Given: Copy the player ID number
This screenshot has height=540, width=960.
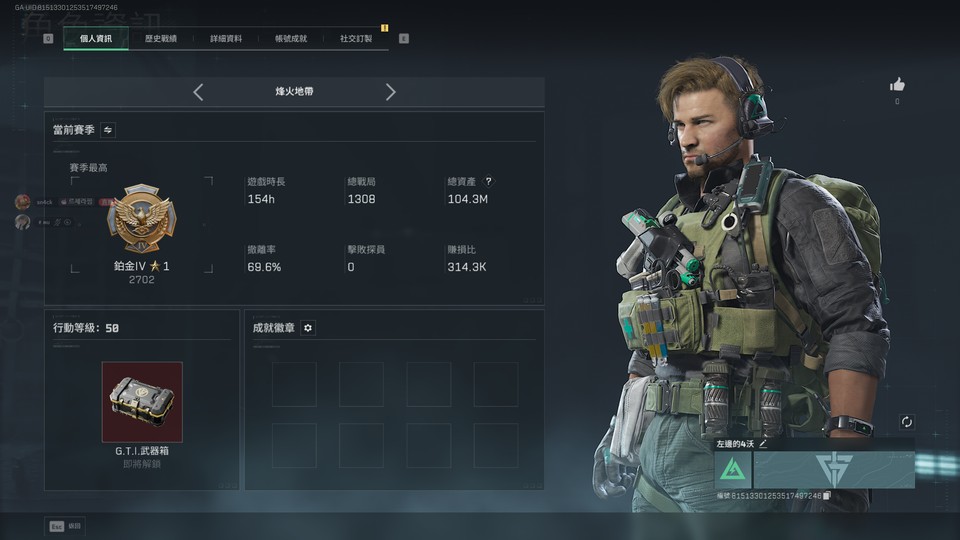Looking at the screenshot, I should (x=827, y=496).
